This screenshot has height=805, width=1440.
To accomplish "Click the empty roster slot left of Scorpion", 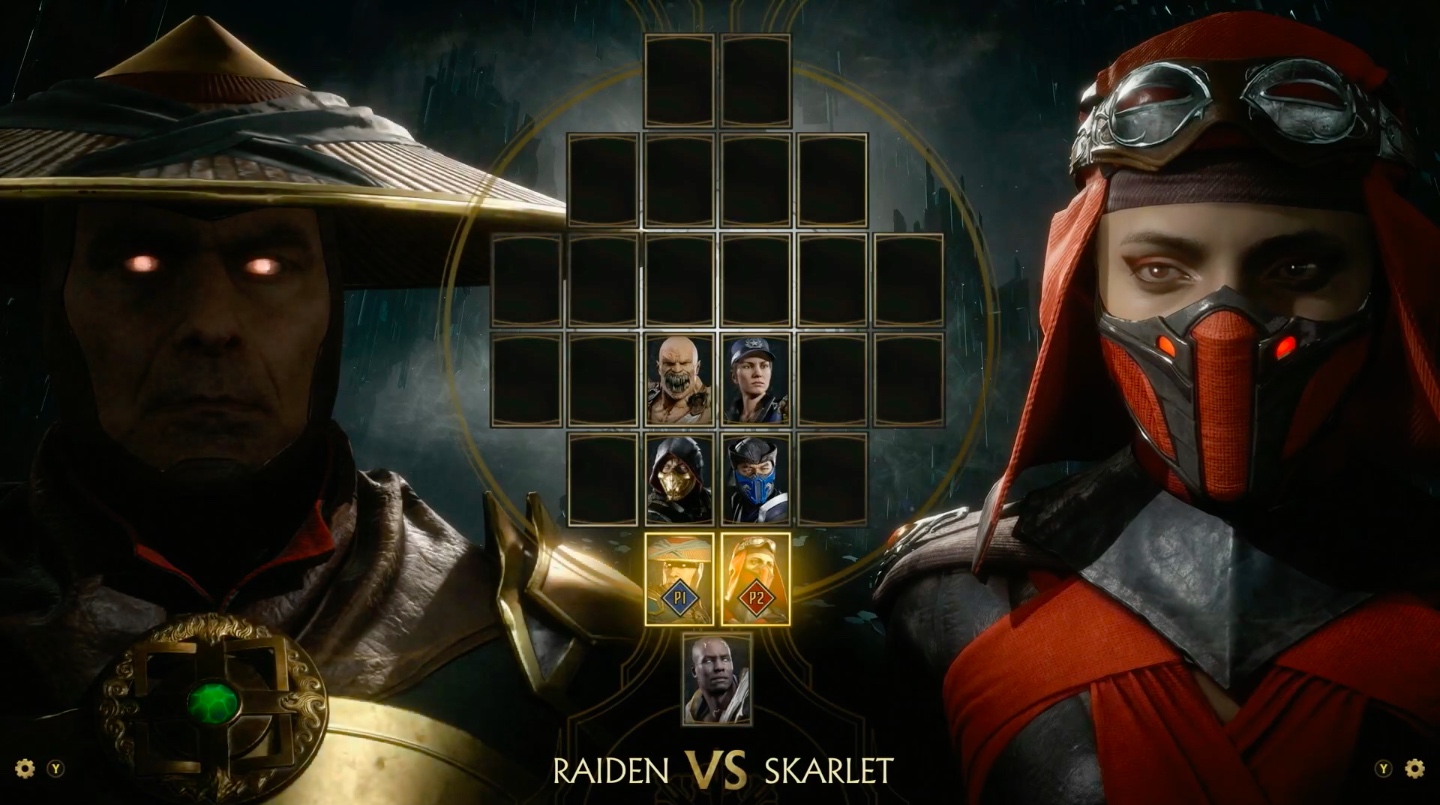I will coord(601,480).
